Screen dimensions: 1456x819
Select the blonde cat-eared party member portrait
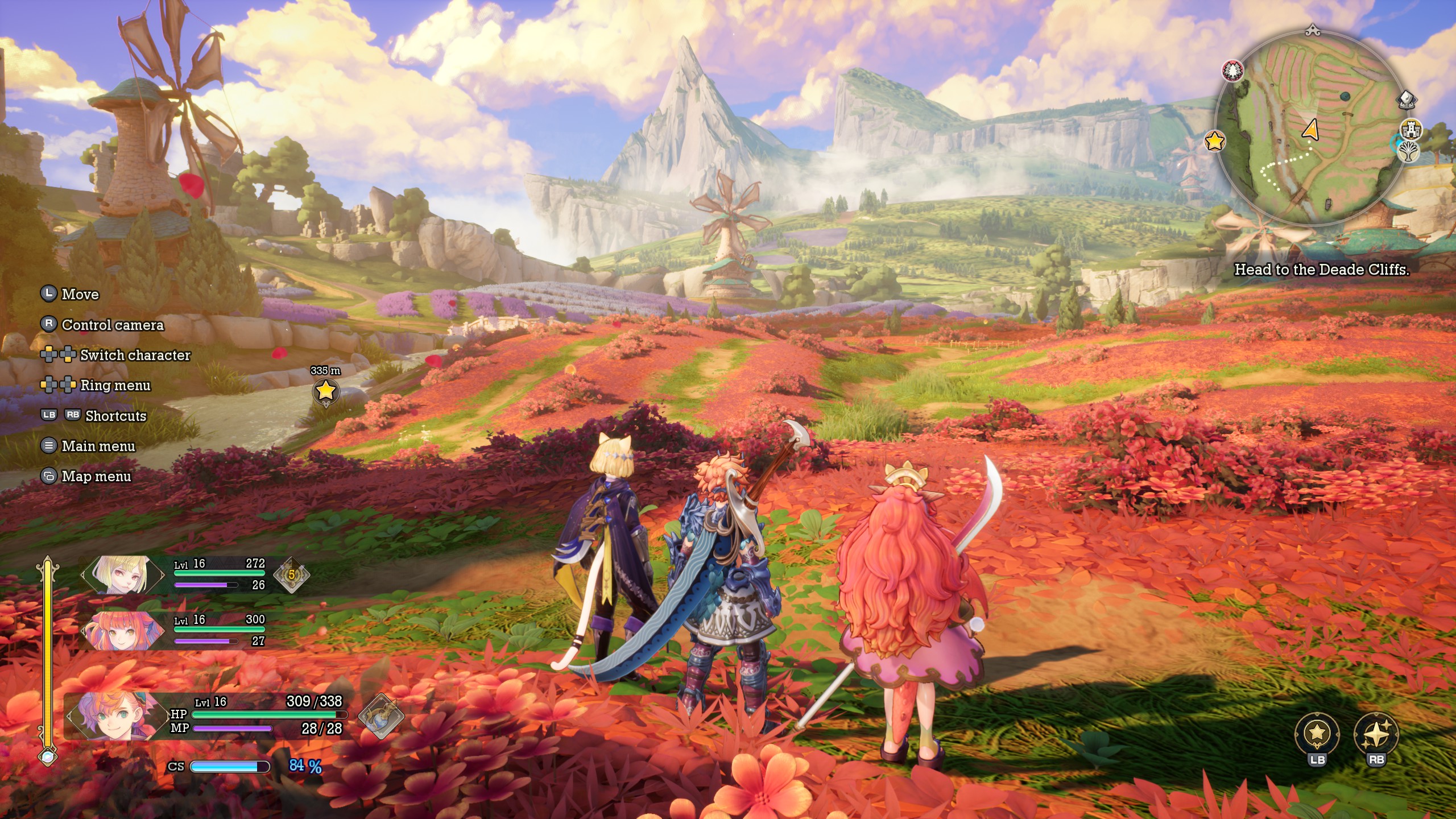coord(122,575)
